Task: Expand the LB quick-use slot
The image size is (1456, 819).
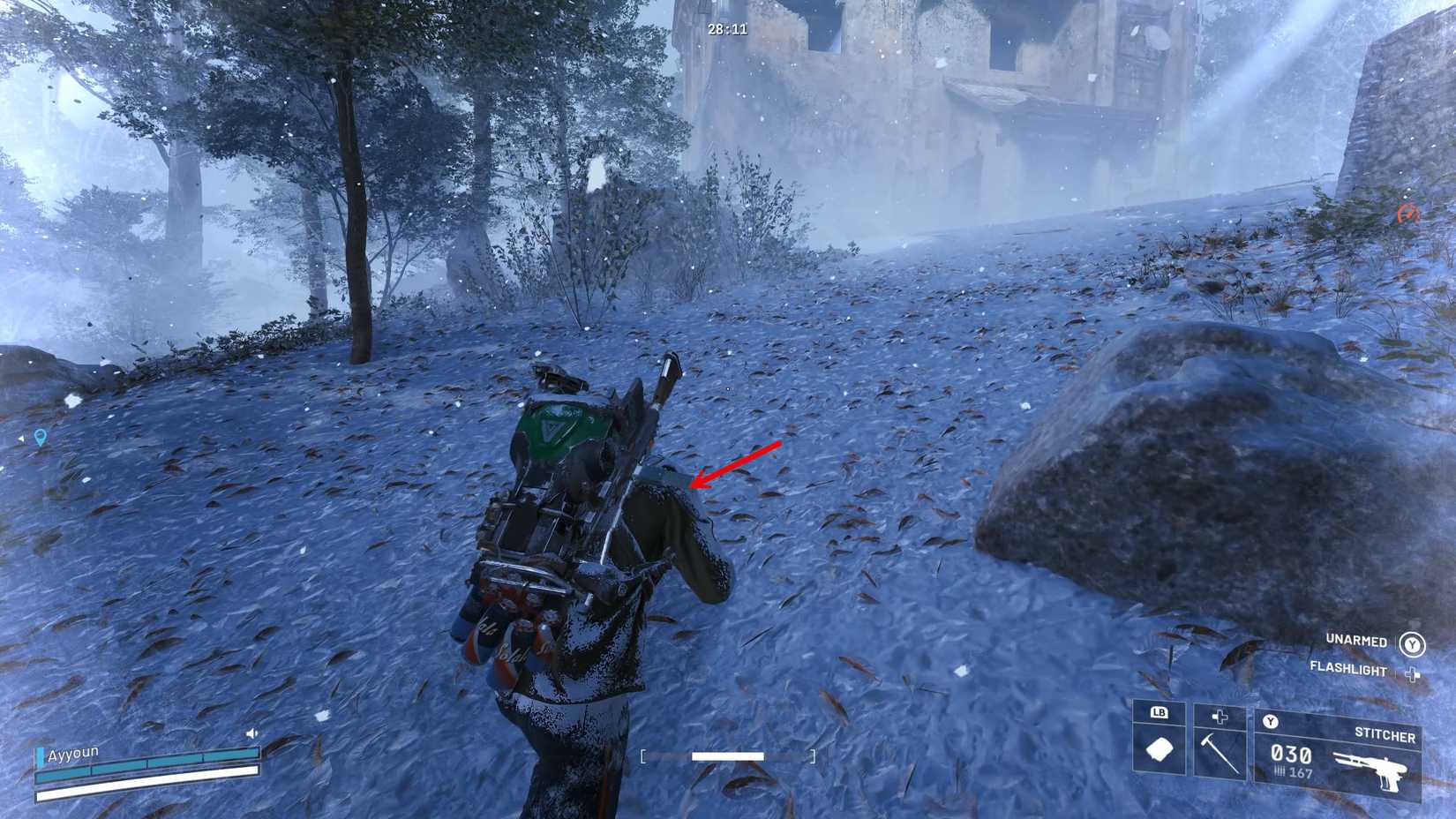Action: (x=1160, y=712)
